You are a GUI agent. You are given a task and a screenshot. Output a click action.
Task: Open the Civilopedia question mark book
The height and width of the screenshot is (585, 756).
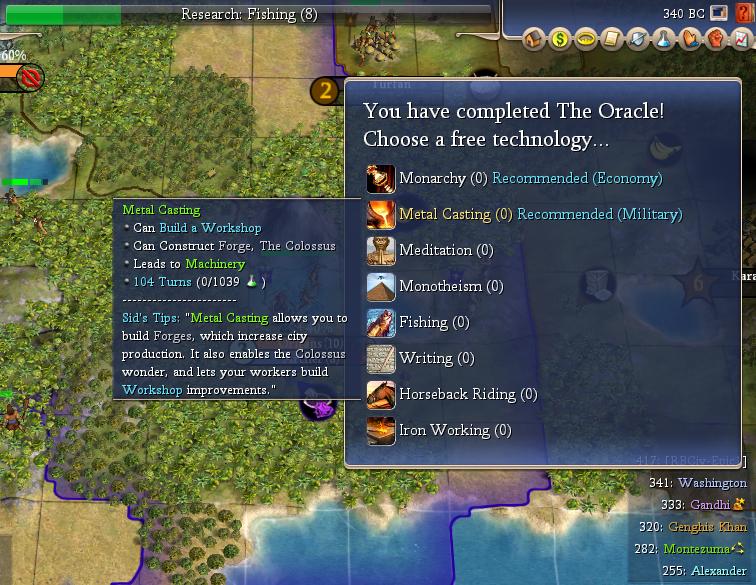[743, 14]
